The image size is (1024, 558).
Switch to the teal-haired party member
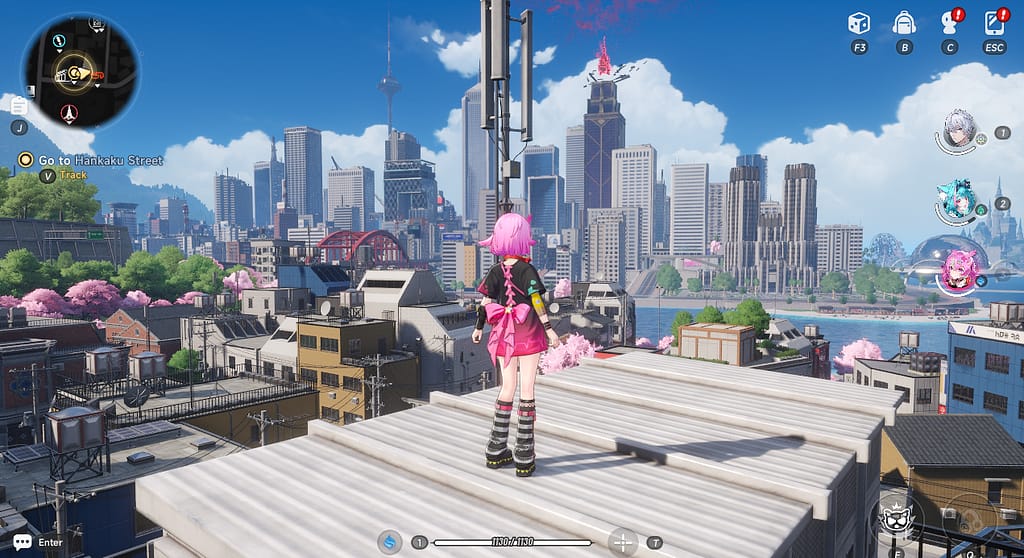click(x=957, y=200)
